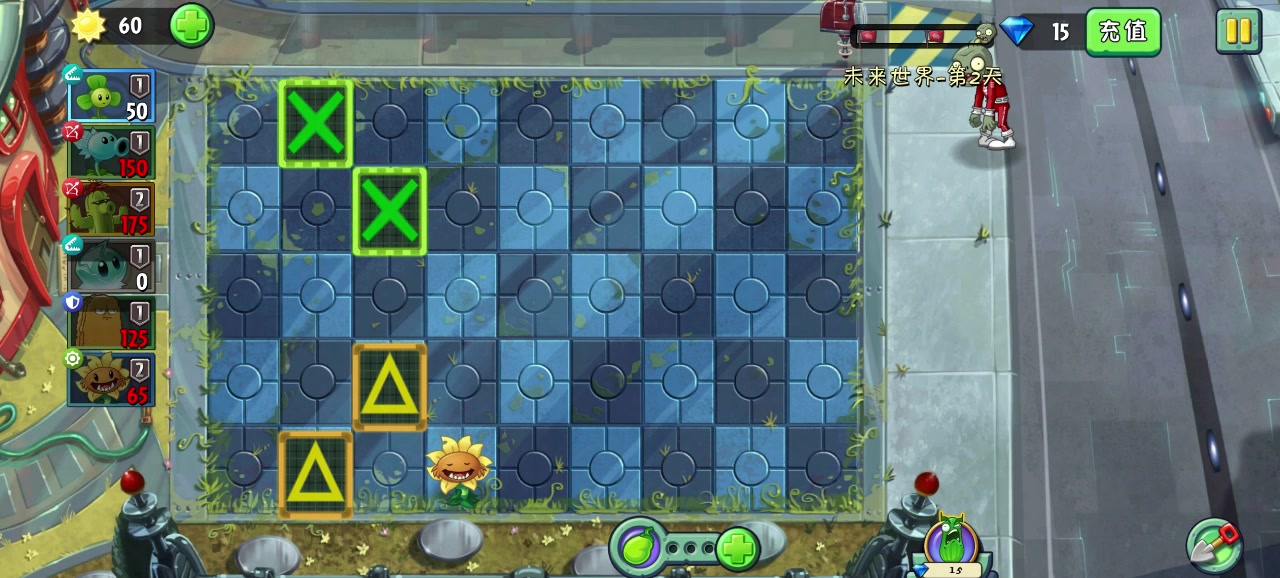Select the Primal Sunflower seed packet
Image resolution: width=1280 pixels, height=578 pixels.
[x=111, y=379]
